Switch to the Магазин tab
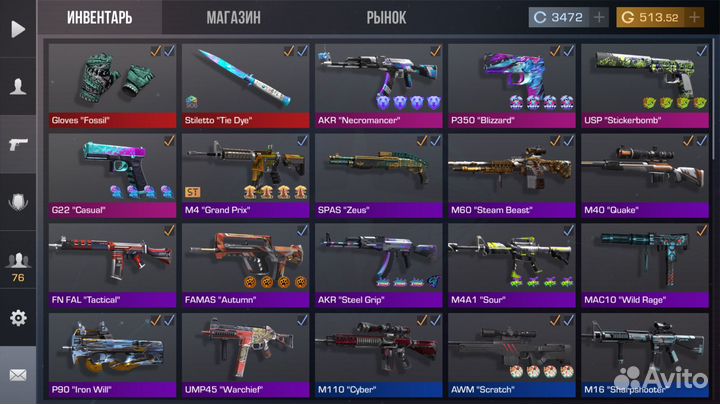Viewport: 720px width, 404px height. [233, 17]
